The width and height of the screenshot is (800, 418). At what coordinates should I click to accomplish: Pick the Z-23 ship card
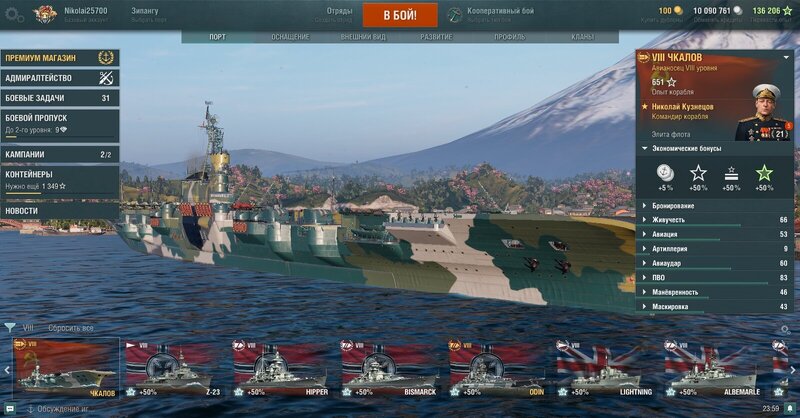click(x=173, y=367)
